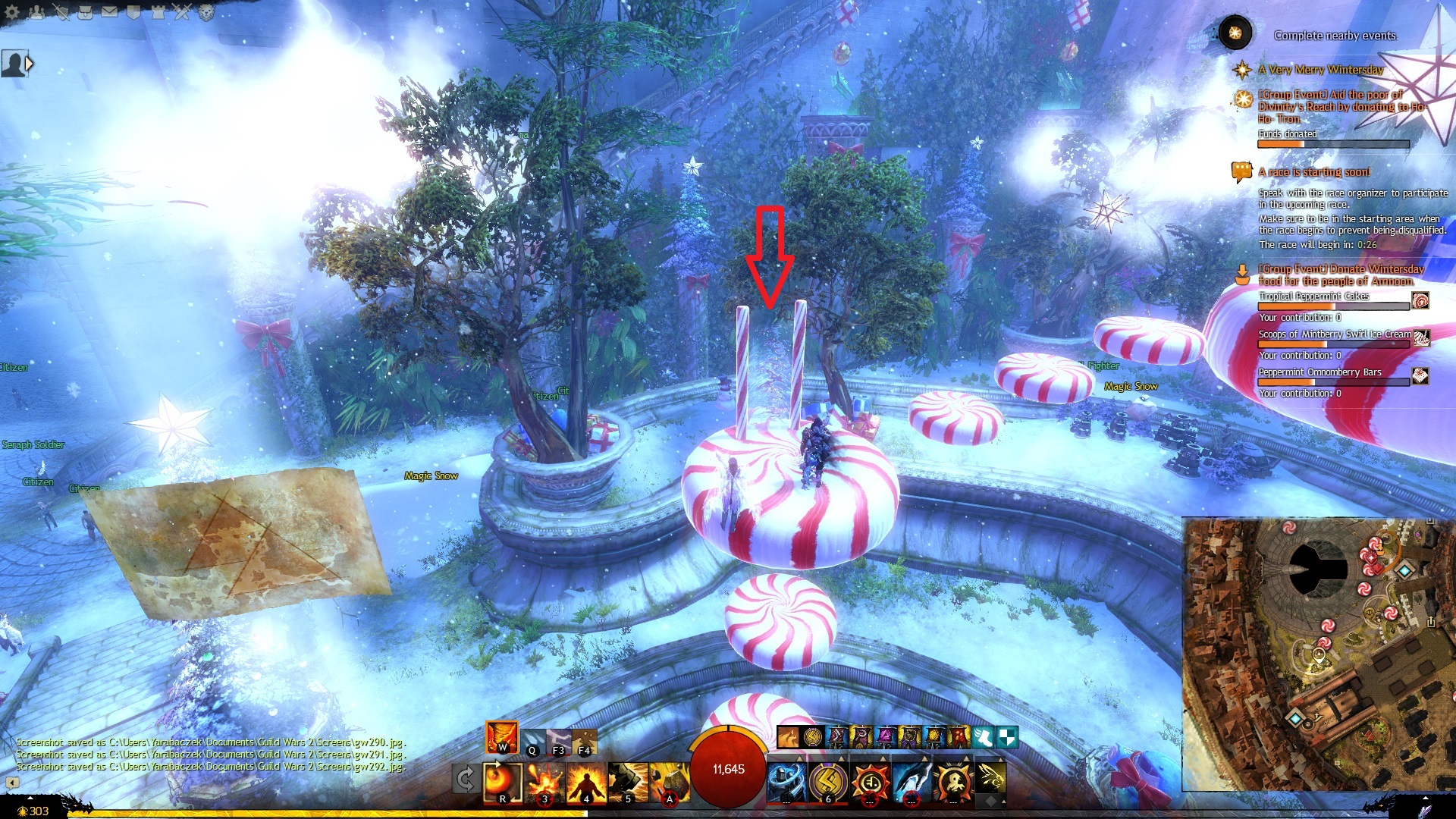Expand the party portrait arrow
Image resolution: width=1456 pixels, height=819 pixels.
[x=30, y=64]
